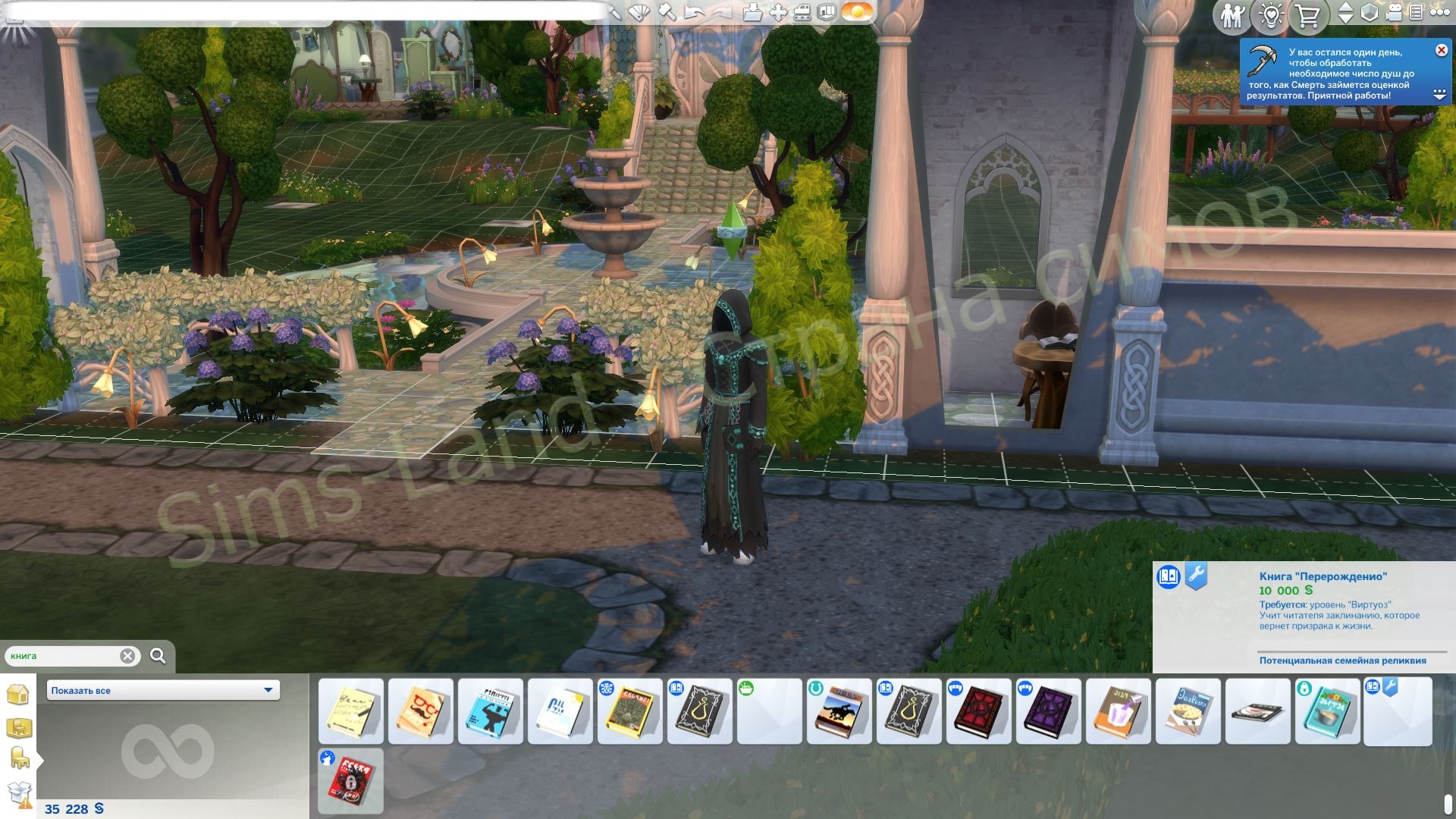Choose the orange cocktail drink book

1119,711
